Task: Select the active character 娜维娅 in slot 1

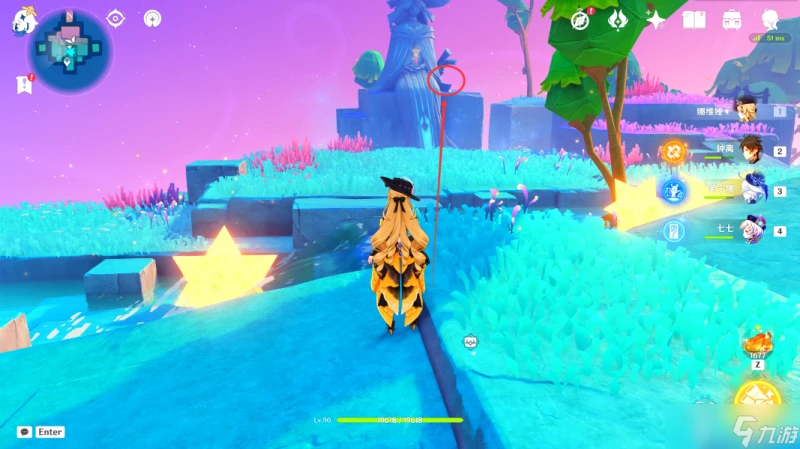Action: coord(745,111)
